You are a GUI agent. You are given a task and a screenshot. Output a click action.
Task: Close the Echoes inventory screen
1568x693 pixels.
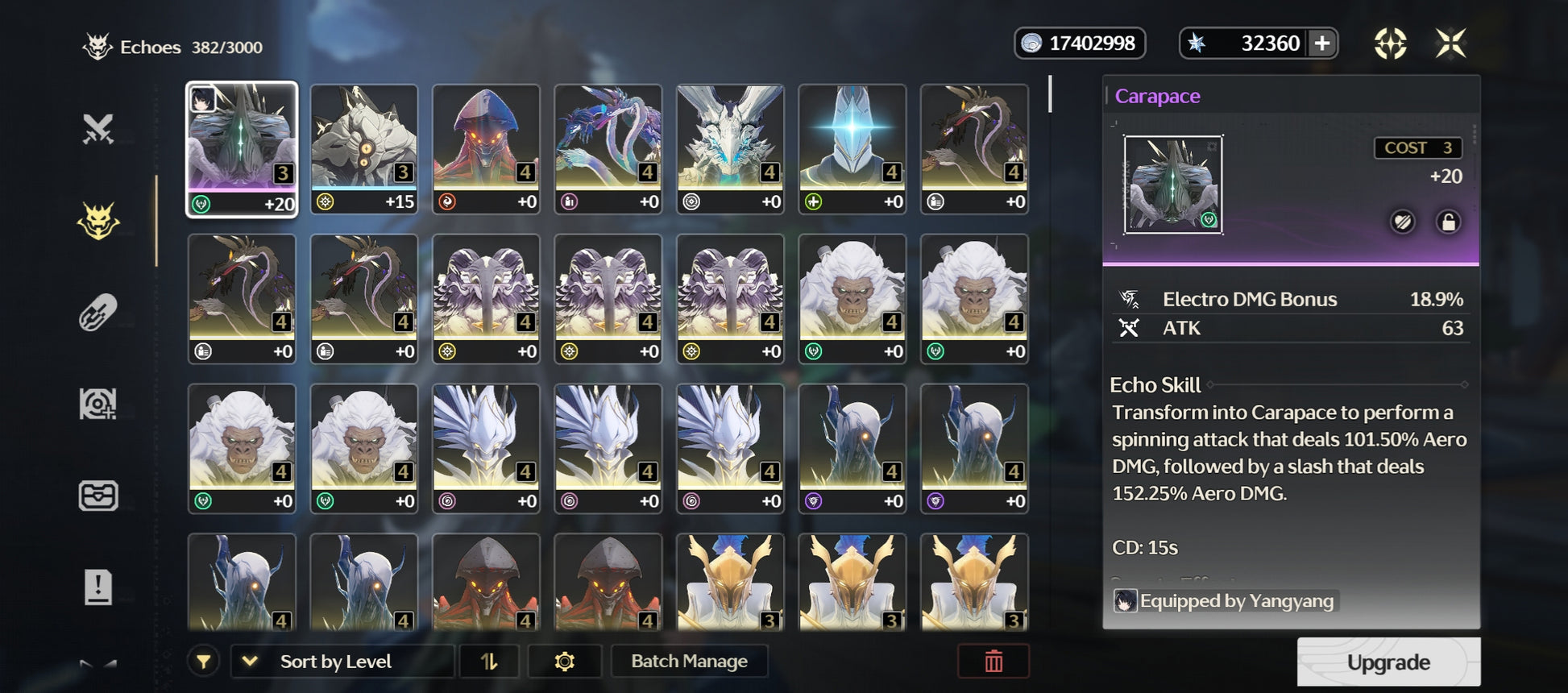click(x=1450, y=44)
